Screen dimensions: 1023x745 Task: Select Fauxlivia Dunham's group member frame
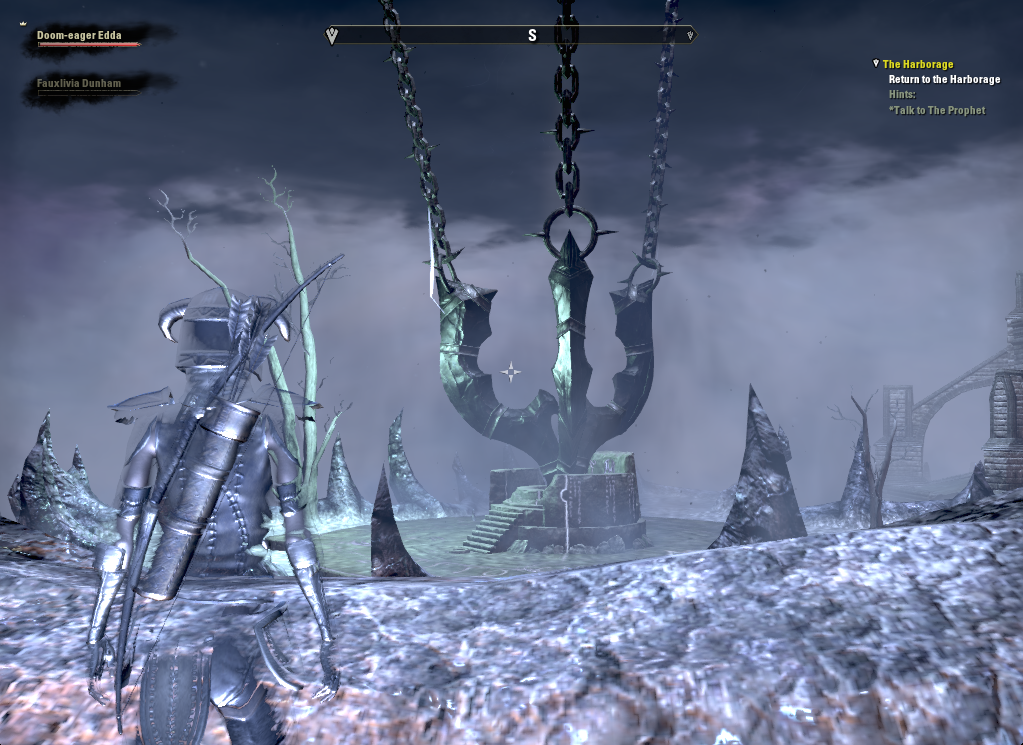79,84
